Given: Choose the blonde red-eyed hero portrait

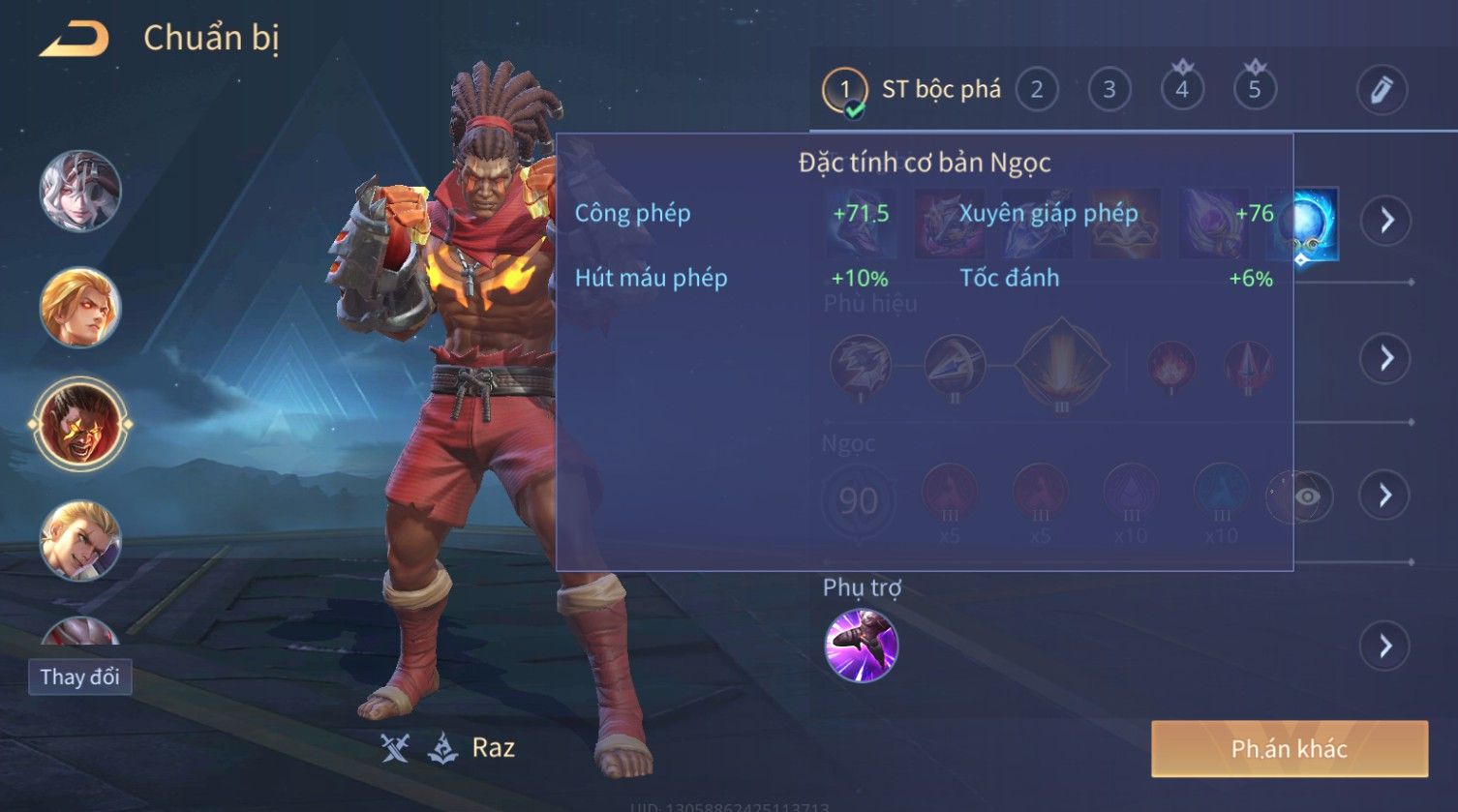Looking at the screenshot, I should click(80, 308).
